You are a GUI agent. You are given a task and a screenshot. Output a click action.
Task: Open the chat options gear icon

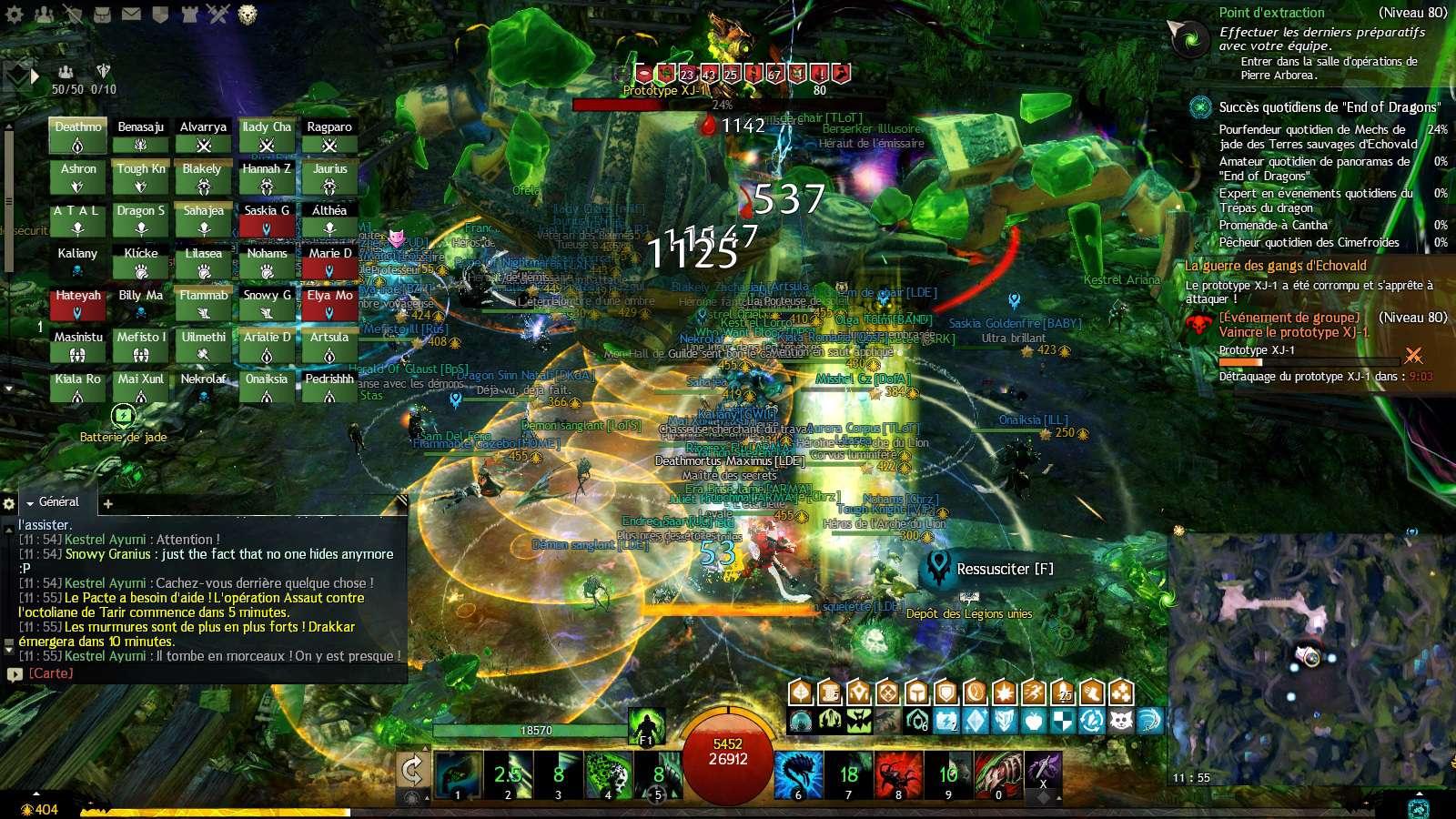[x=8, y=501]
